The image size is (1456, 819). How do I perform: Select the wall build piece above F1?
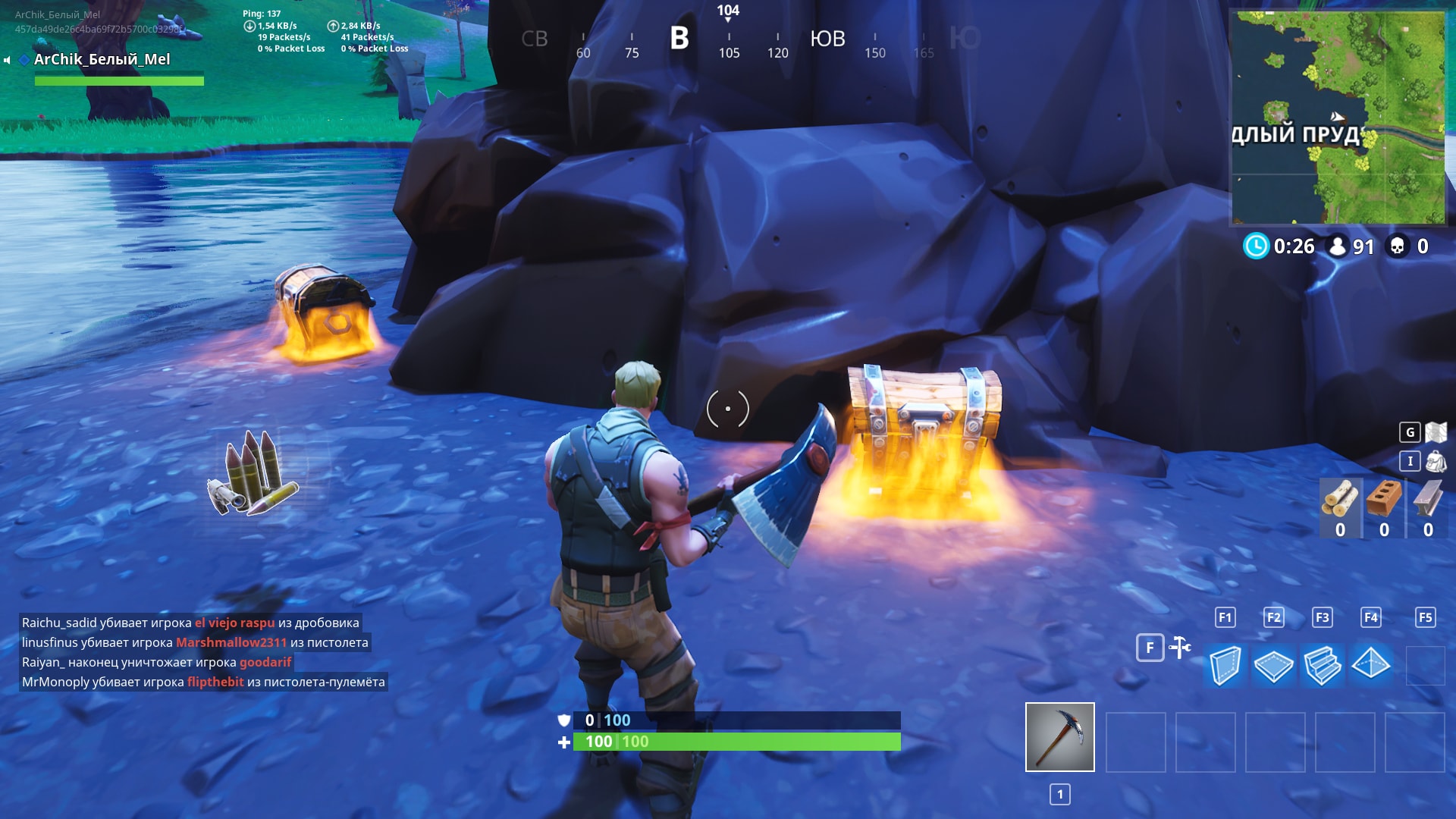(x=1227, y=665)
